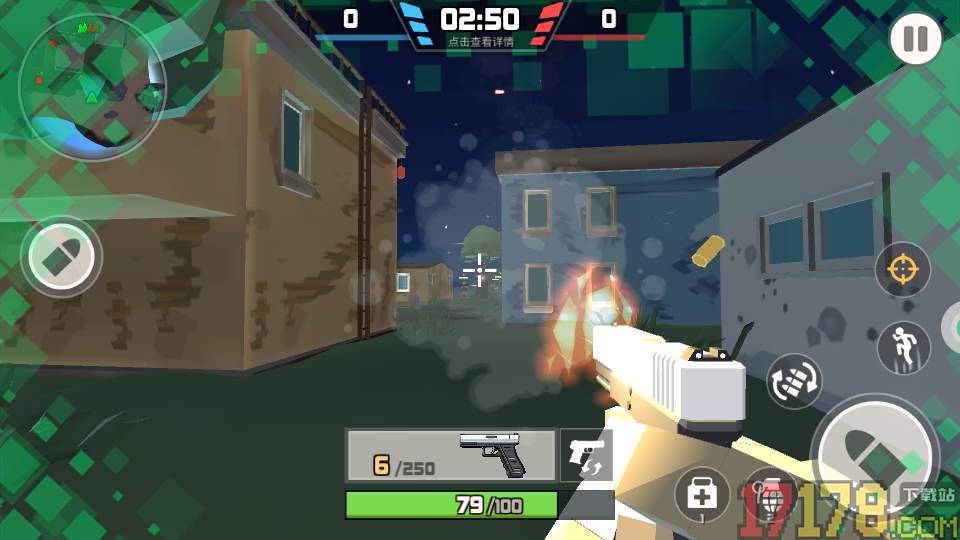960x540 pixels.
Task: Tap the small left-side fire button
Action: point(62,256)
